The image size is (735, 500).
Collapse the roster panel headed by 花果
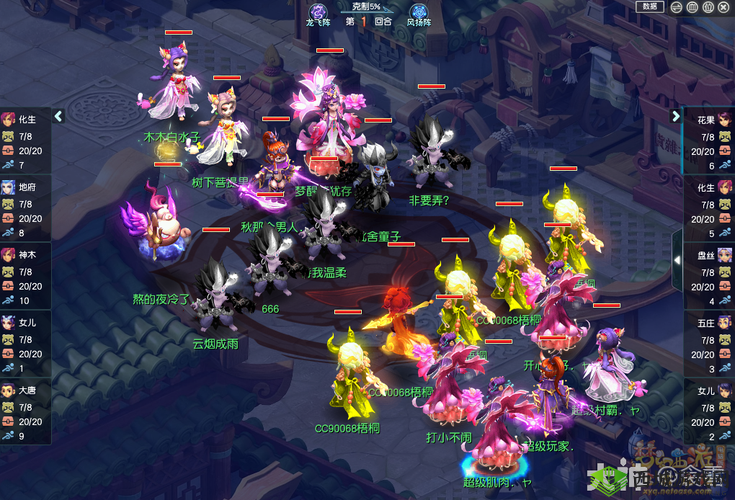[x=676, y=116]
